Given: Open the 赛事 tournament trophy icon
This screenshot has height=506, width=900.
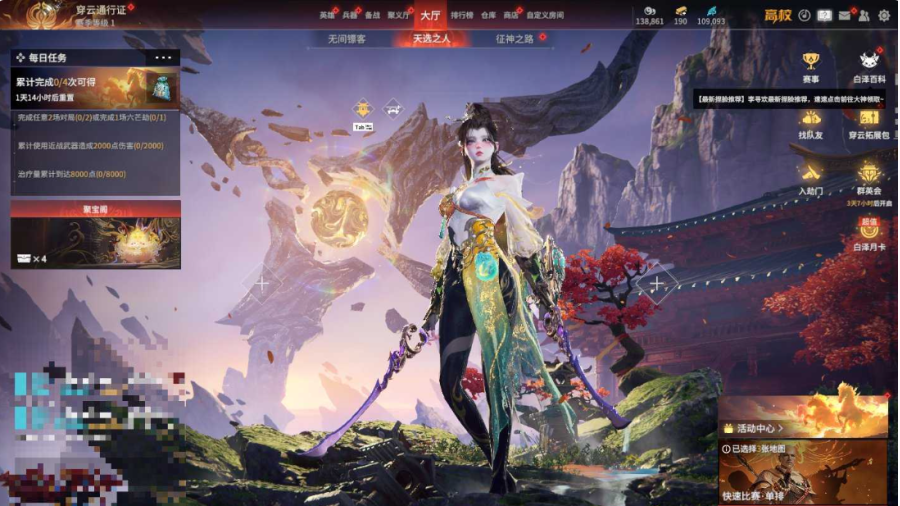Looking at the screenshot, I should click(810, 66).
